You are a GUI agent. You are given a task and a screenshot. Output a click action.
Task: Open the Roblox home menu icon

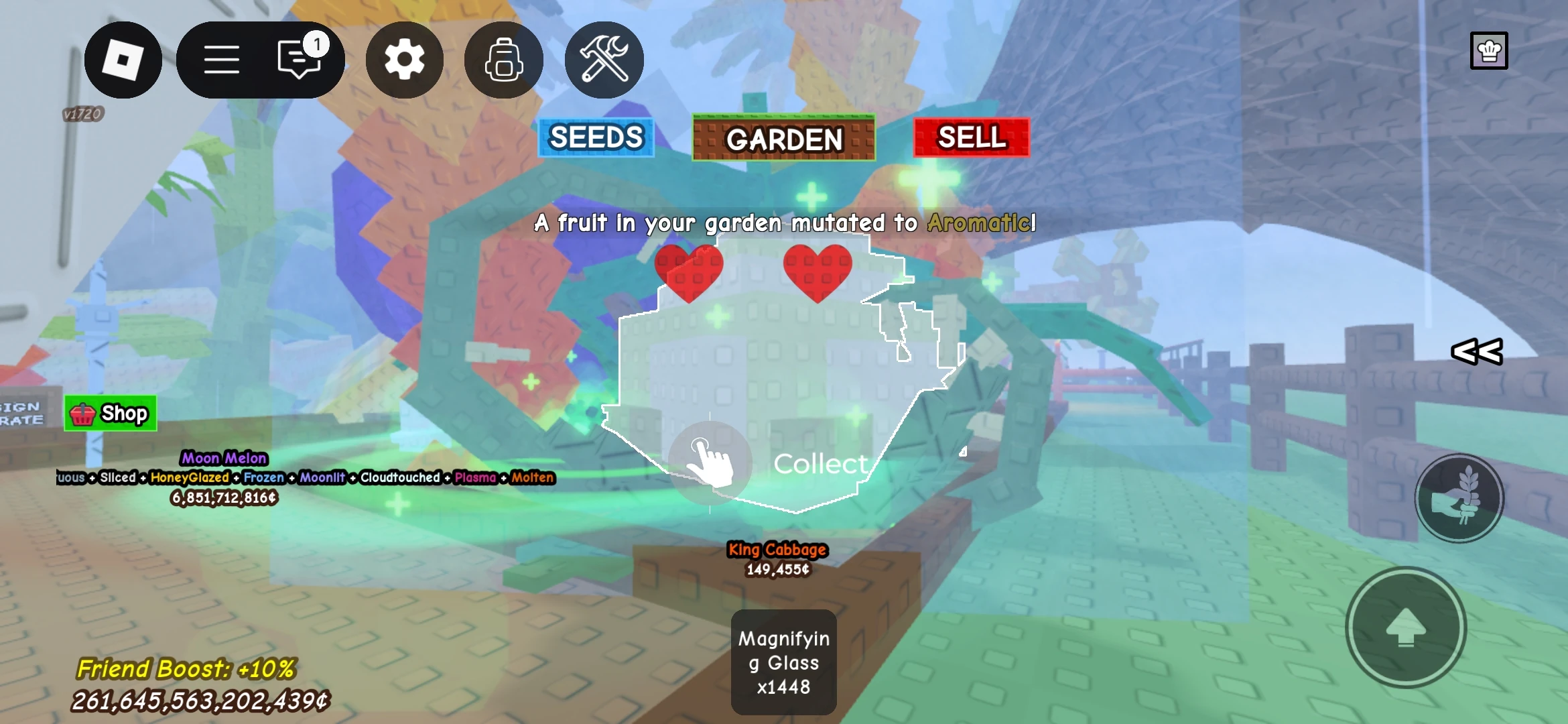[x=123, y=60]
